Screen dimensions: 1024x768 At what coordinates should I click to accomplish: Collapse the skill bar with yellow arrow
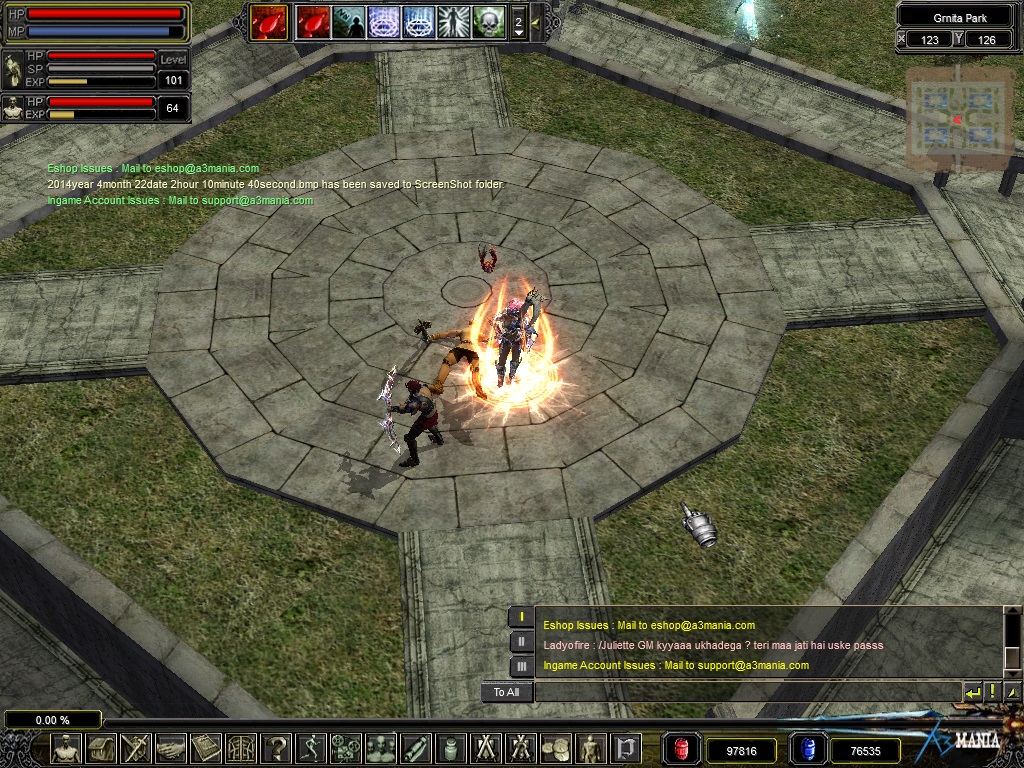pos(536,22)
